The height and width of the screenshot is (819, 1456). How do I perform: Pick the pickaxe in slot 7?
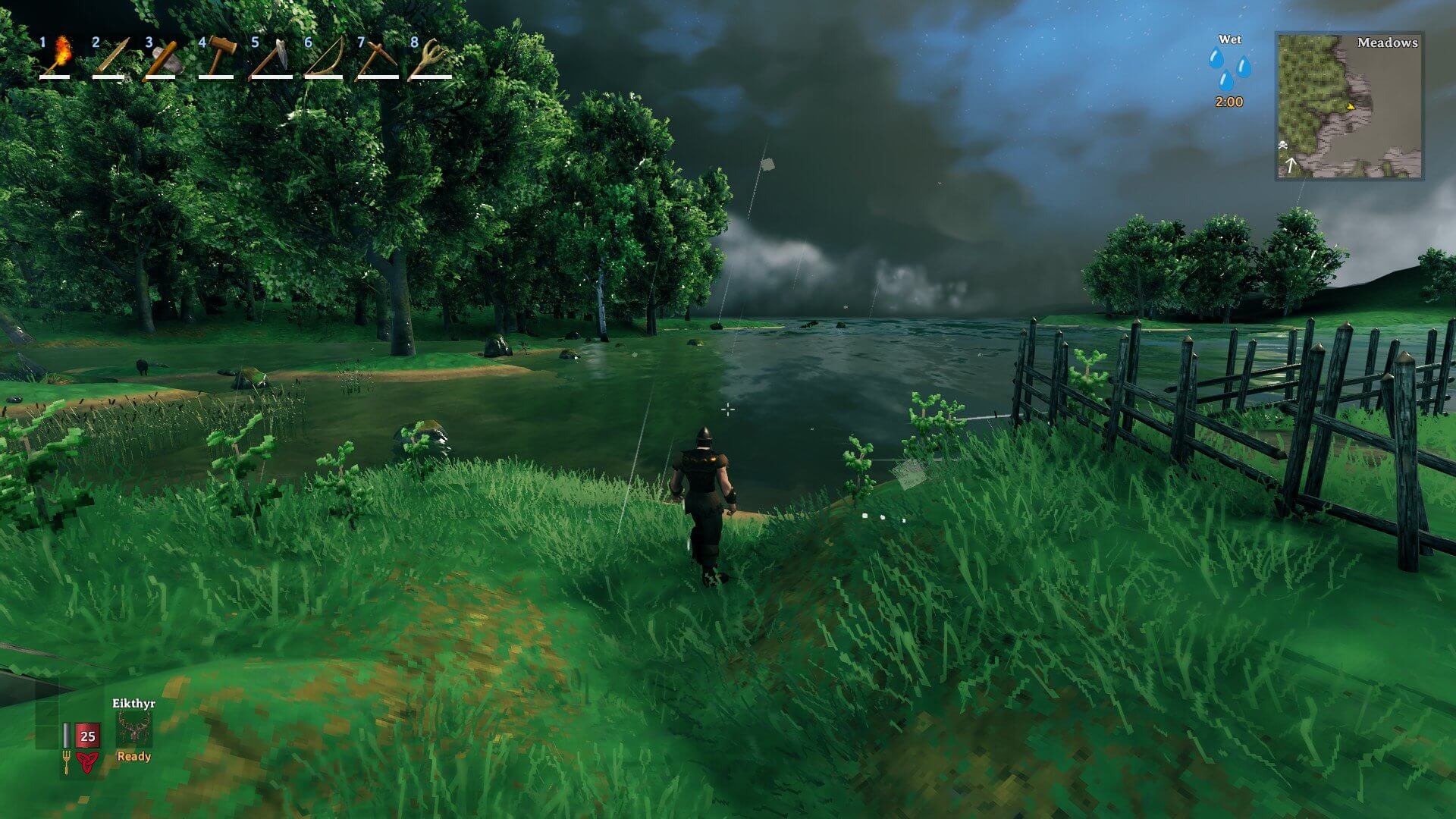pos(376,57)
